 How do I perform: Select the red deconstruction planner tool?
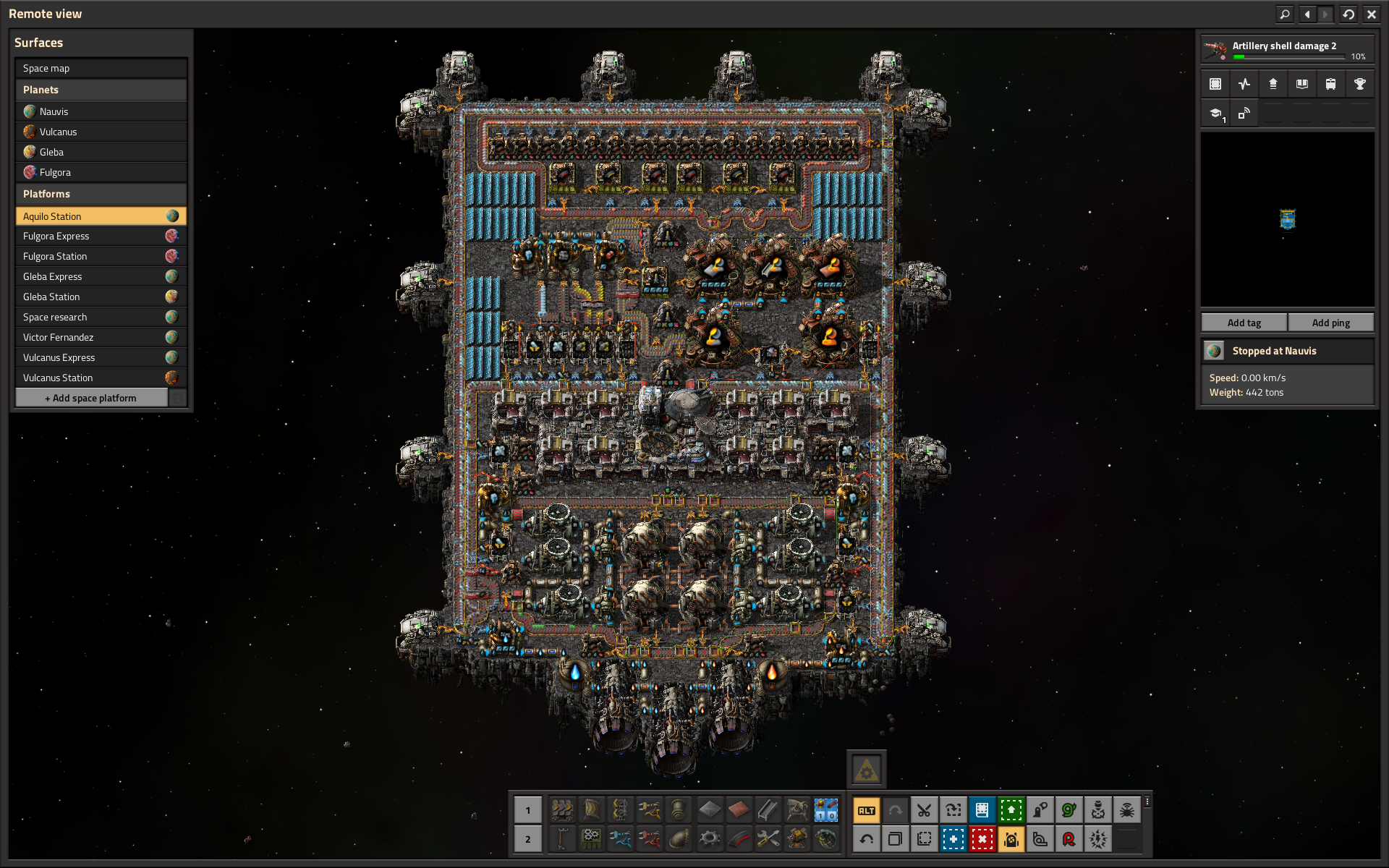(982, 839)
